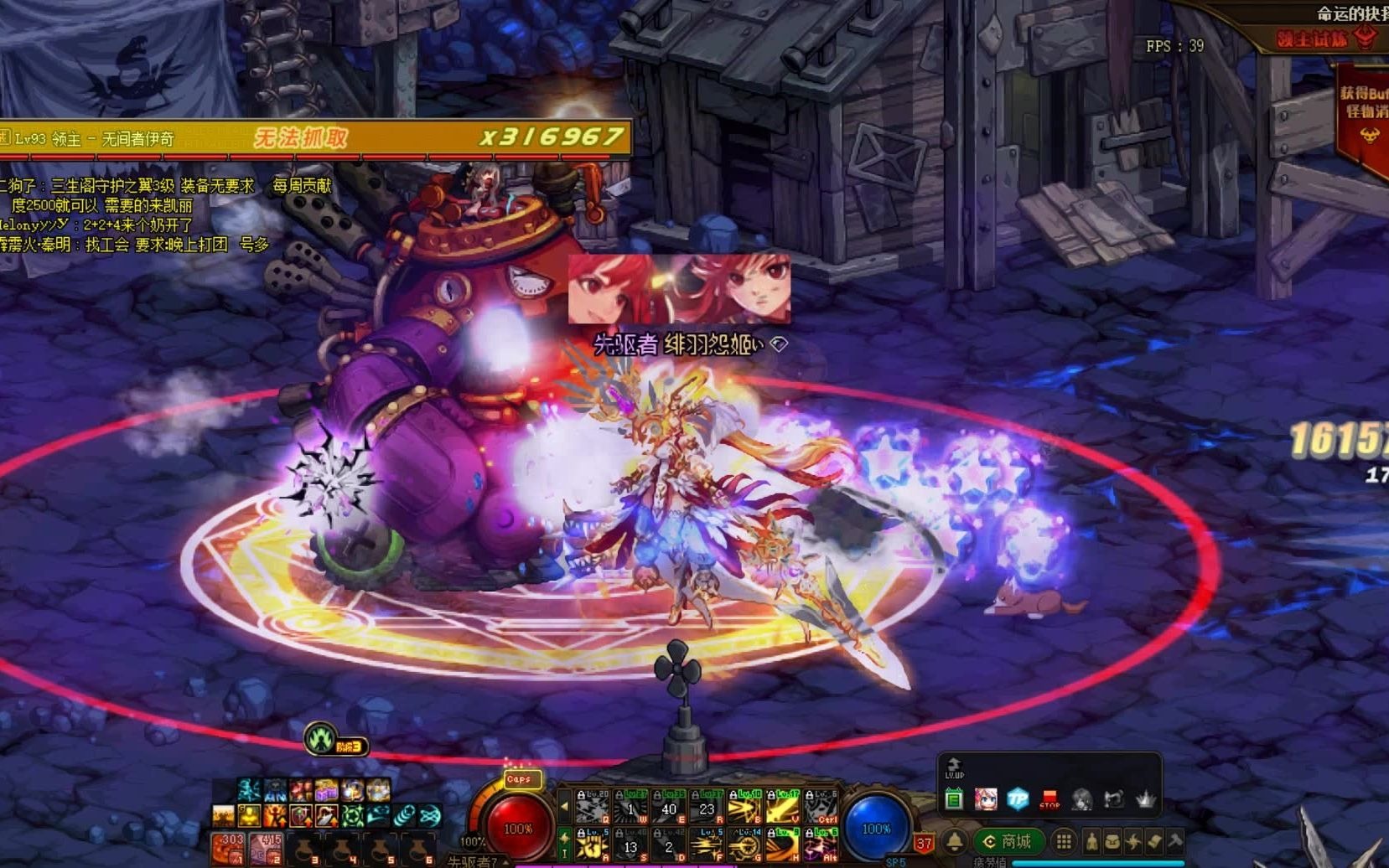Open the inventory bag icon
1389x868 pixels.
(x=1112, y=841)
